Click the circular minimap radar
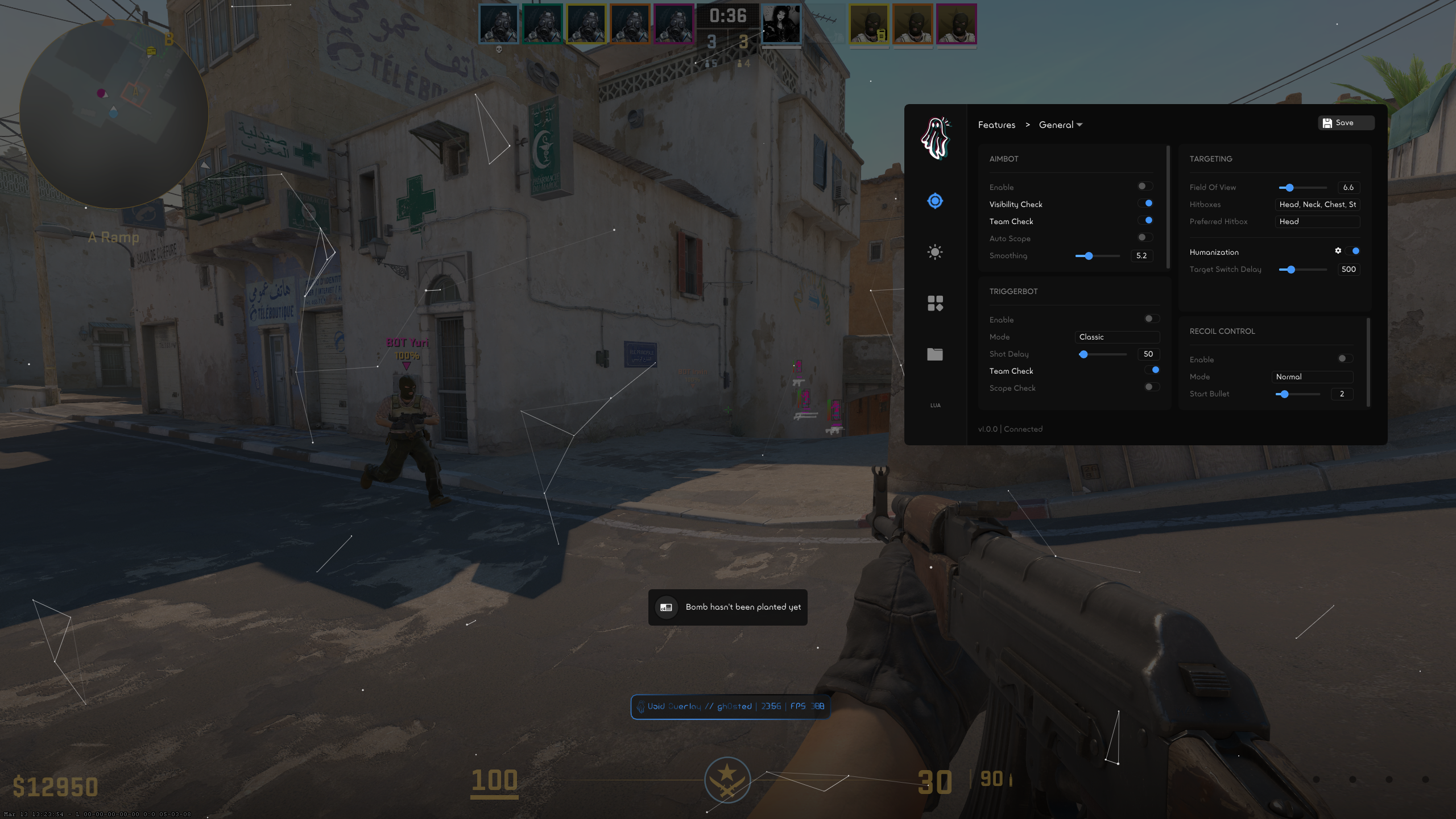1456x819 pixels. 114,114
